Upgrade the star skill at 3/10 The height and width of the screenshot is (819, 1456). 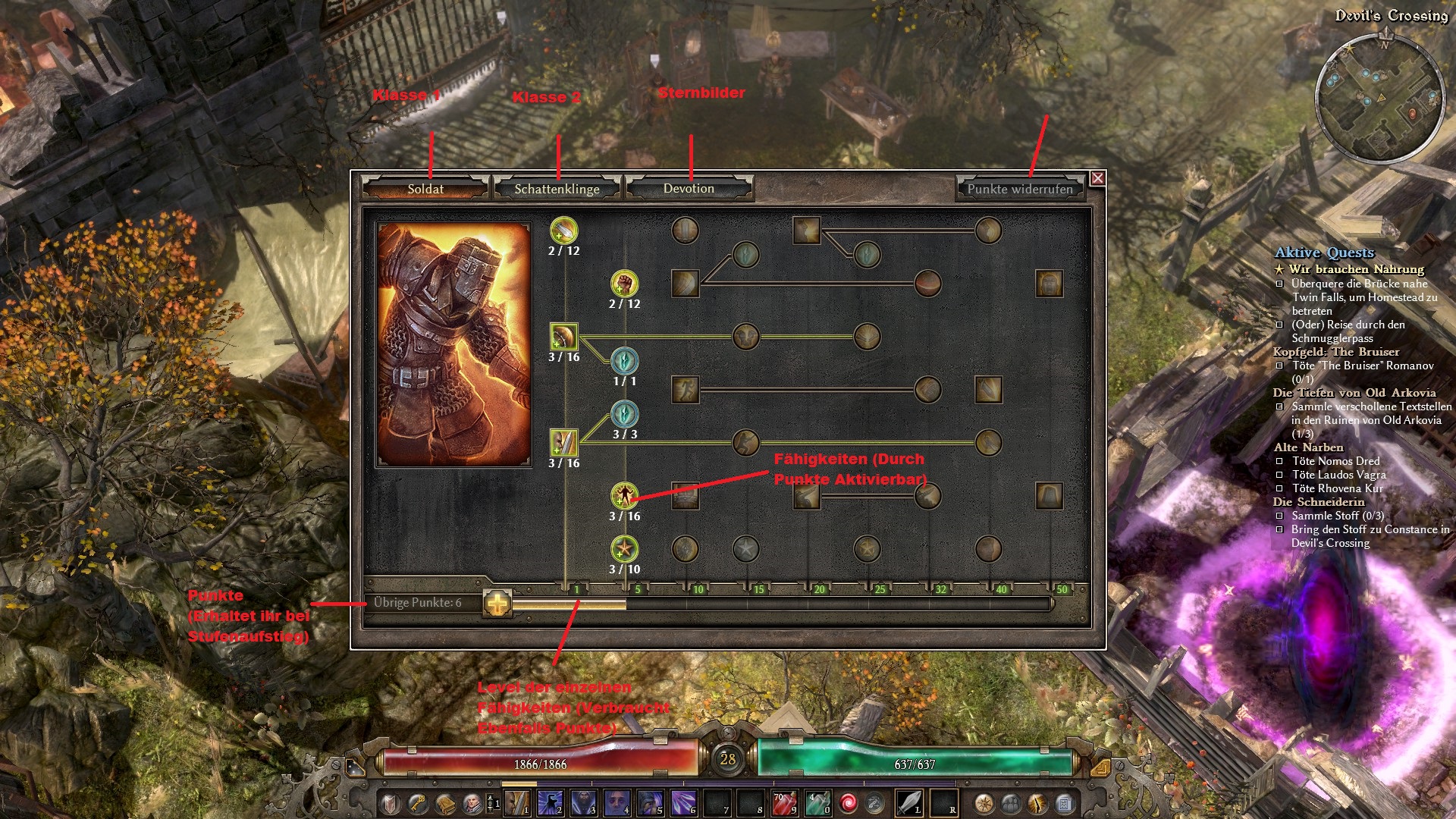pyautogui.click(x=624, y=549)
